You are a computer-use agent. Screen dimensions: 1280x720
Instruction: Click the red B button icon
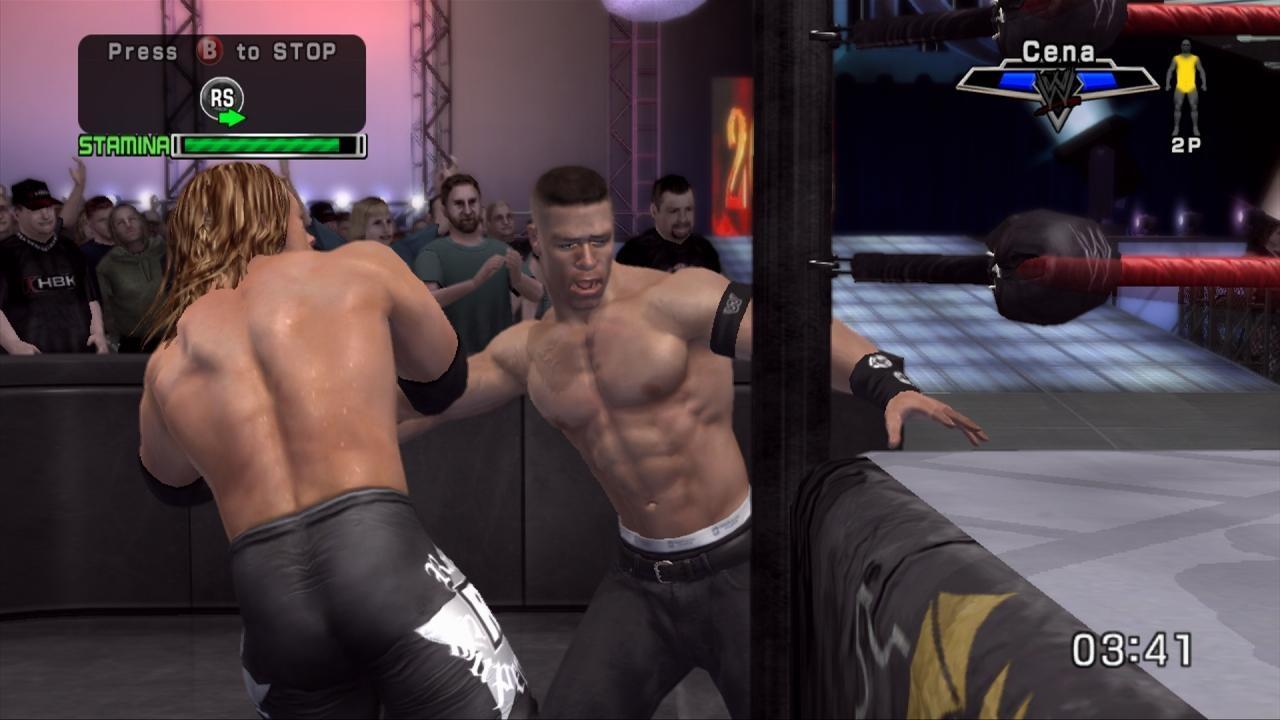coord(208,50)
